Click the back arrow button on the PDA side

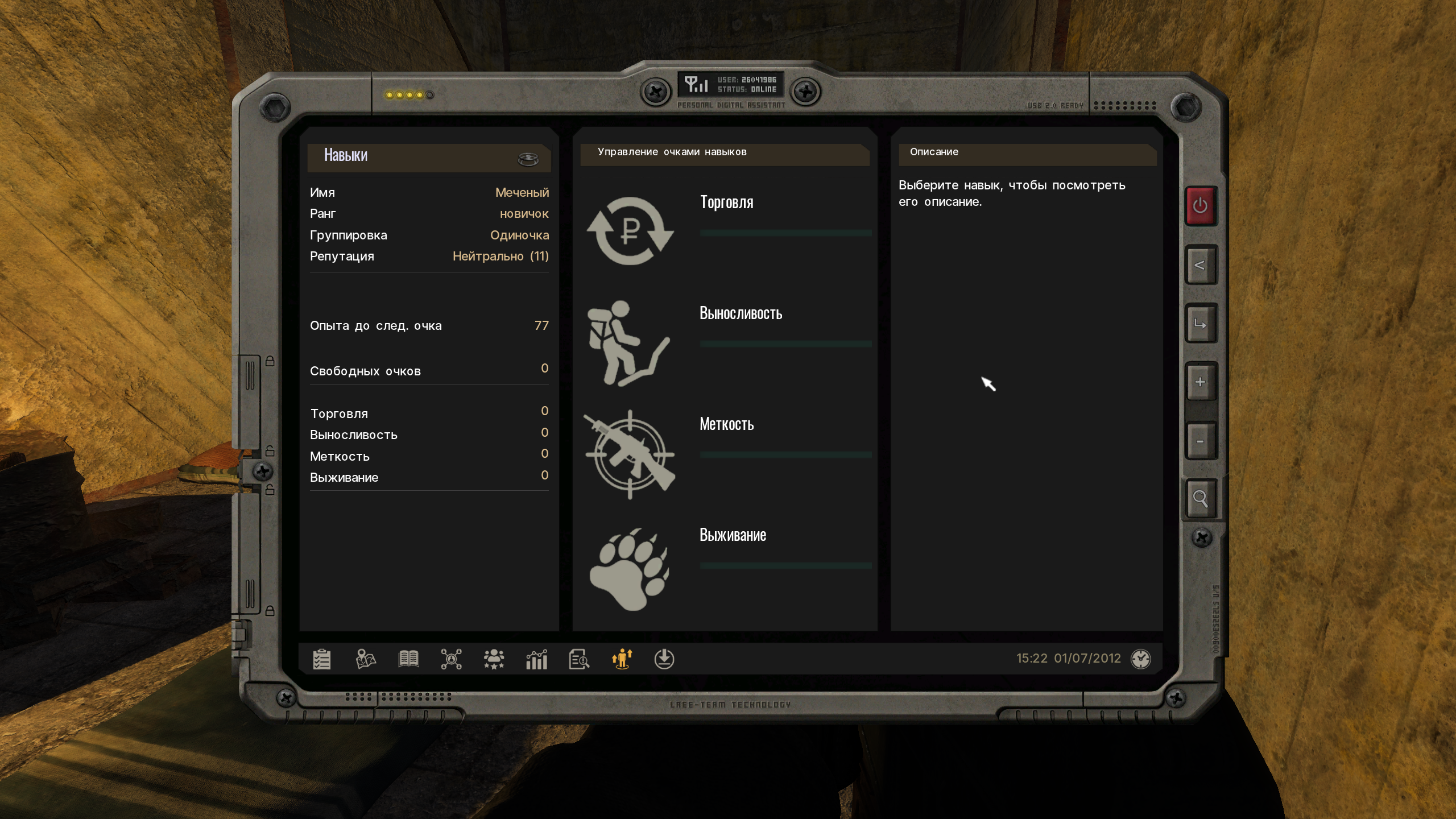pyautogui.click(x=1200, y=265)
